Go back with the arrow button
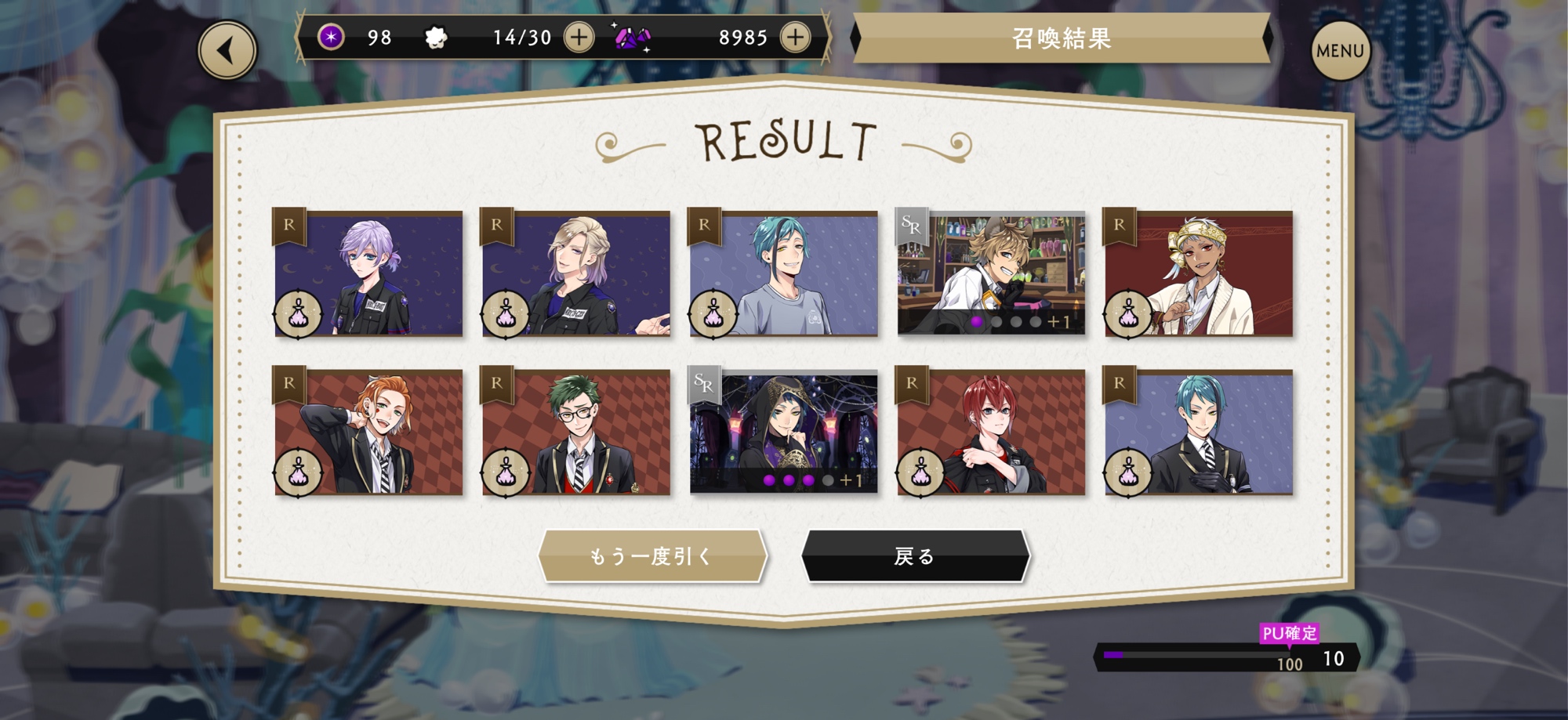 click(227, 51)
